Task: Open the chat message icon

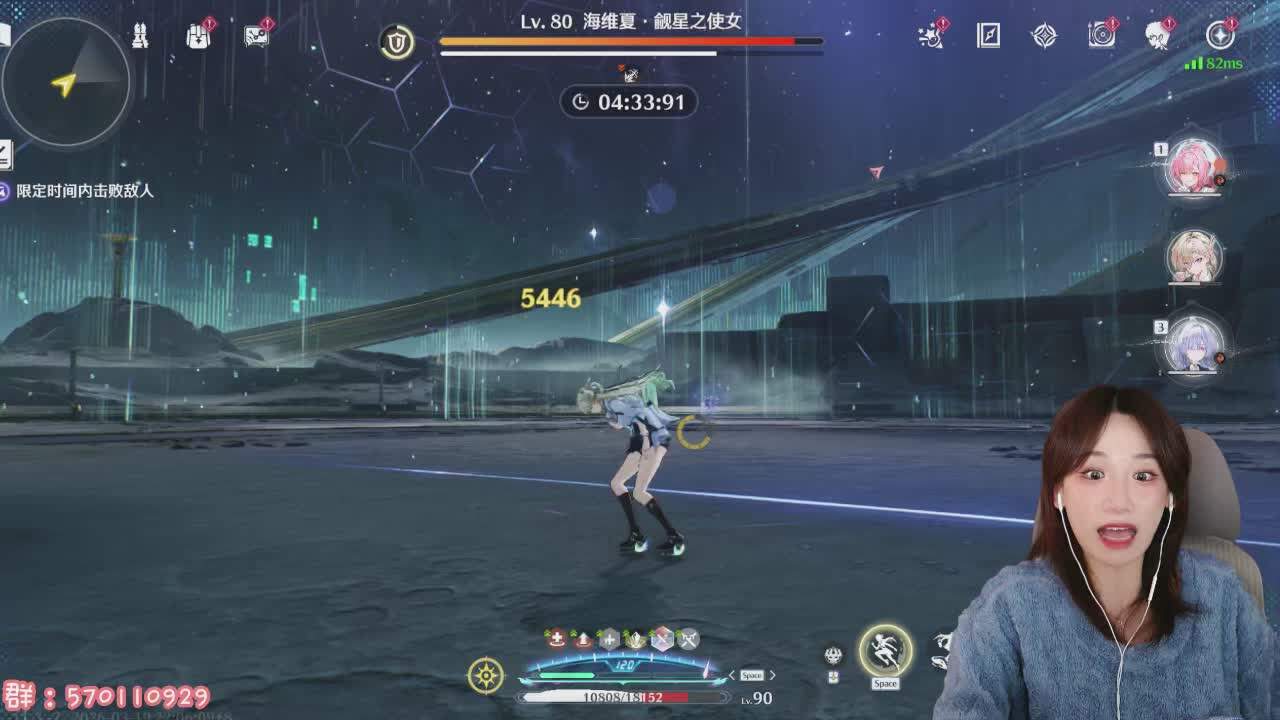Action: pyautogui.click(x=256, y=36)
